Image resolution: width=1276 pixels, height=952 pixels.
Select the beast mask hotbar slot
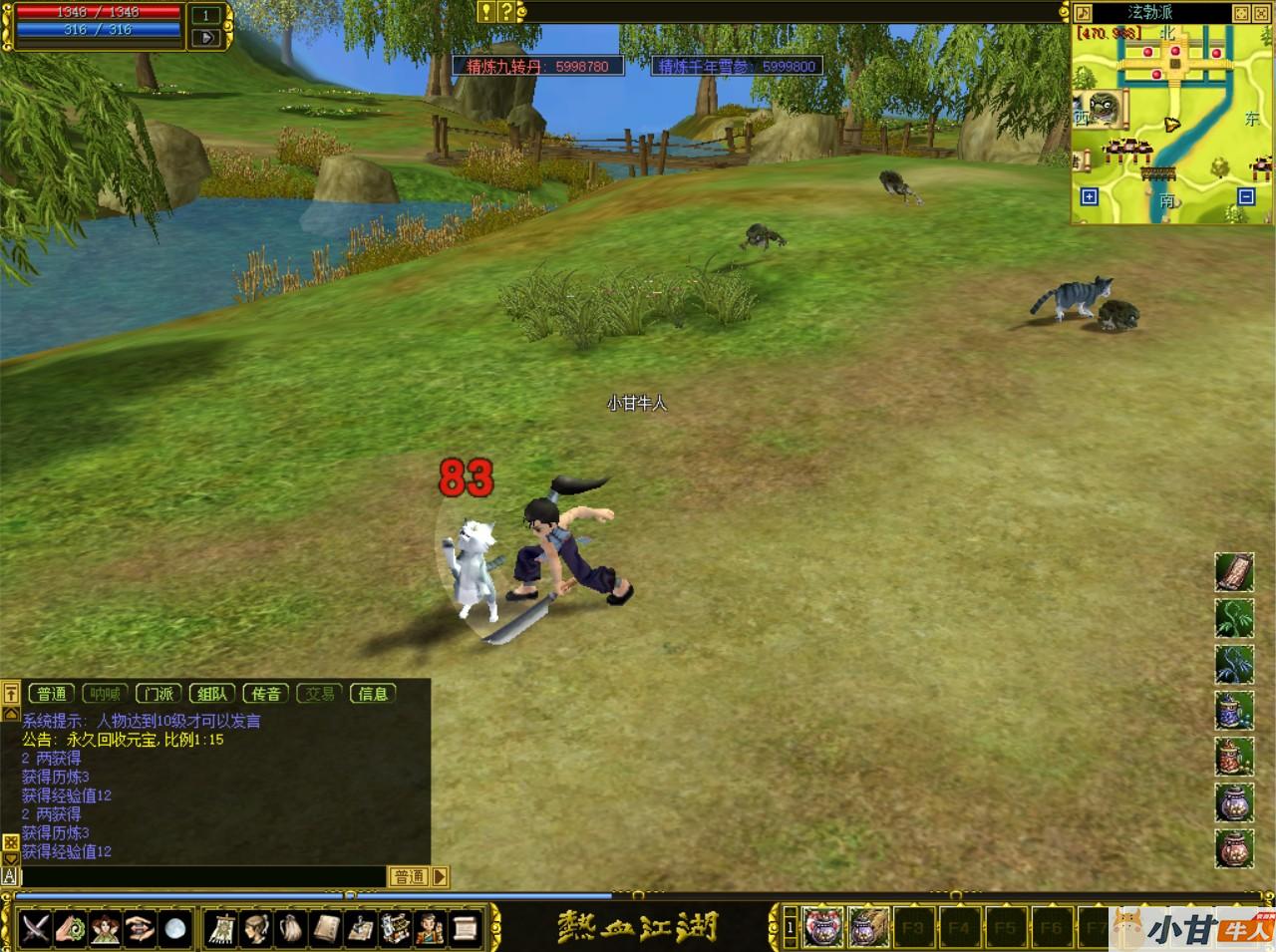[823, 928]
